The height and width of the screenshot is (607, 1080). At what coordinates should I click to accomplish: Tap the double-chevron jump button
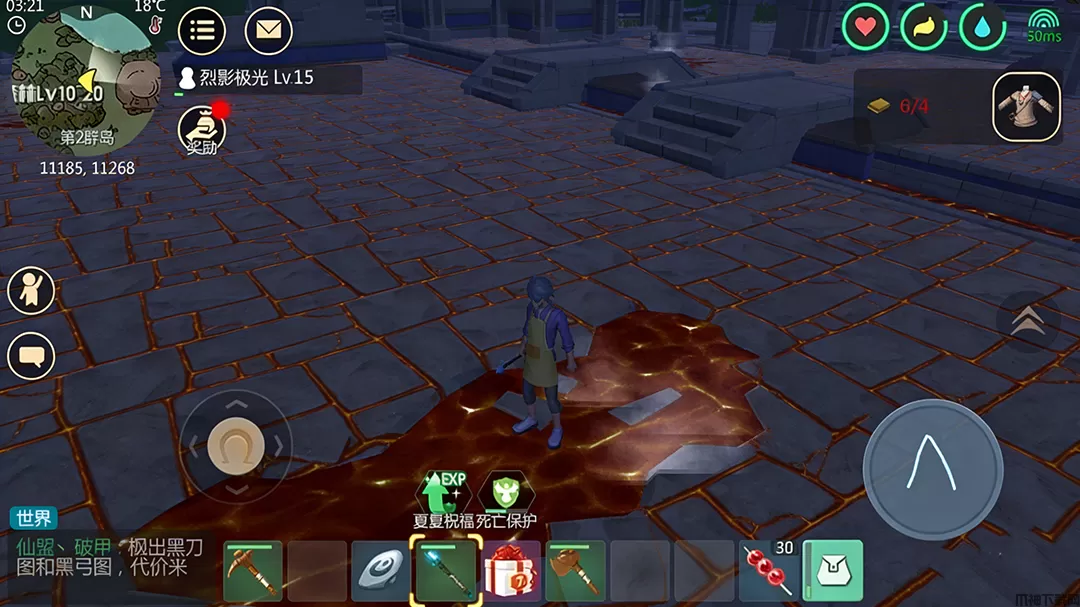point(1028,321)
